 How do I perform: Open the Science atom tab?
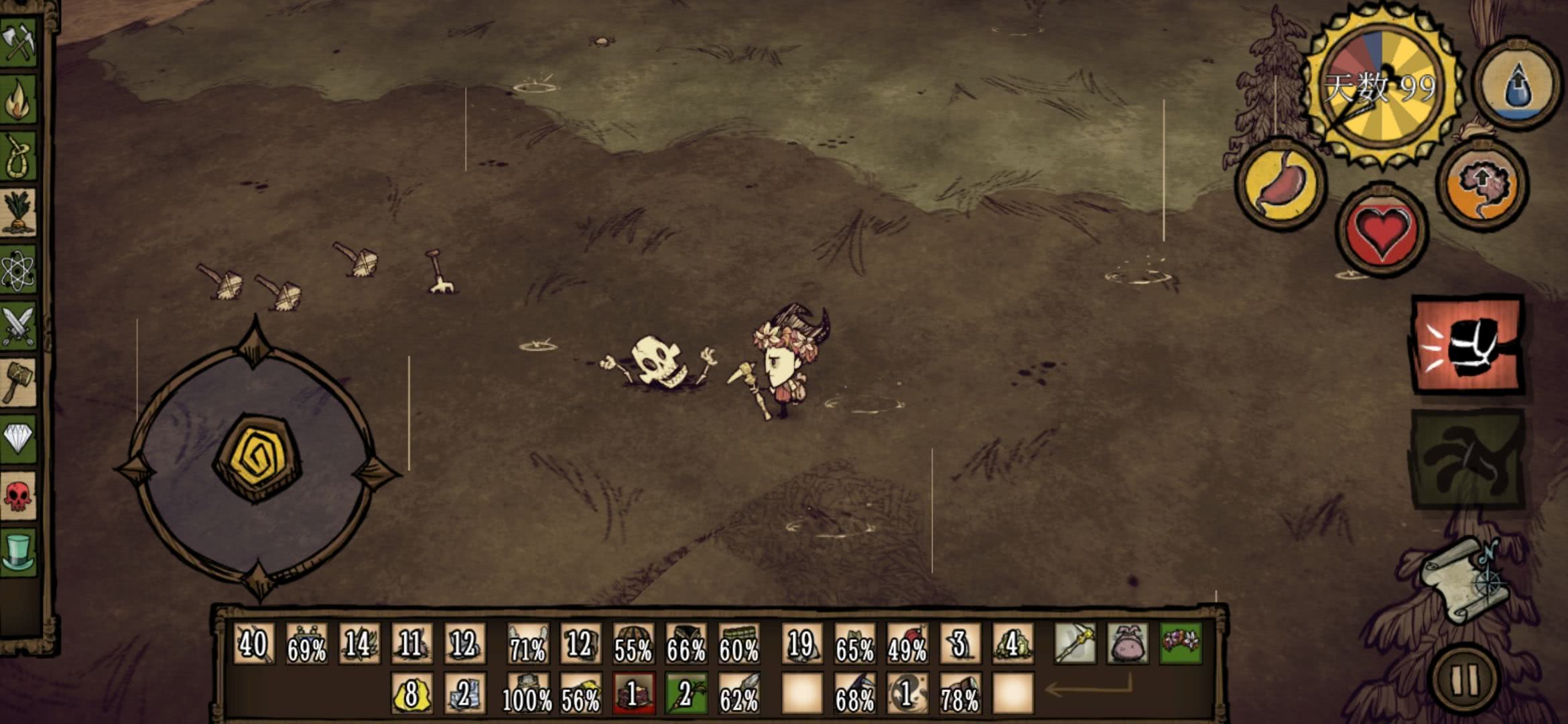18,269
